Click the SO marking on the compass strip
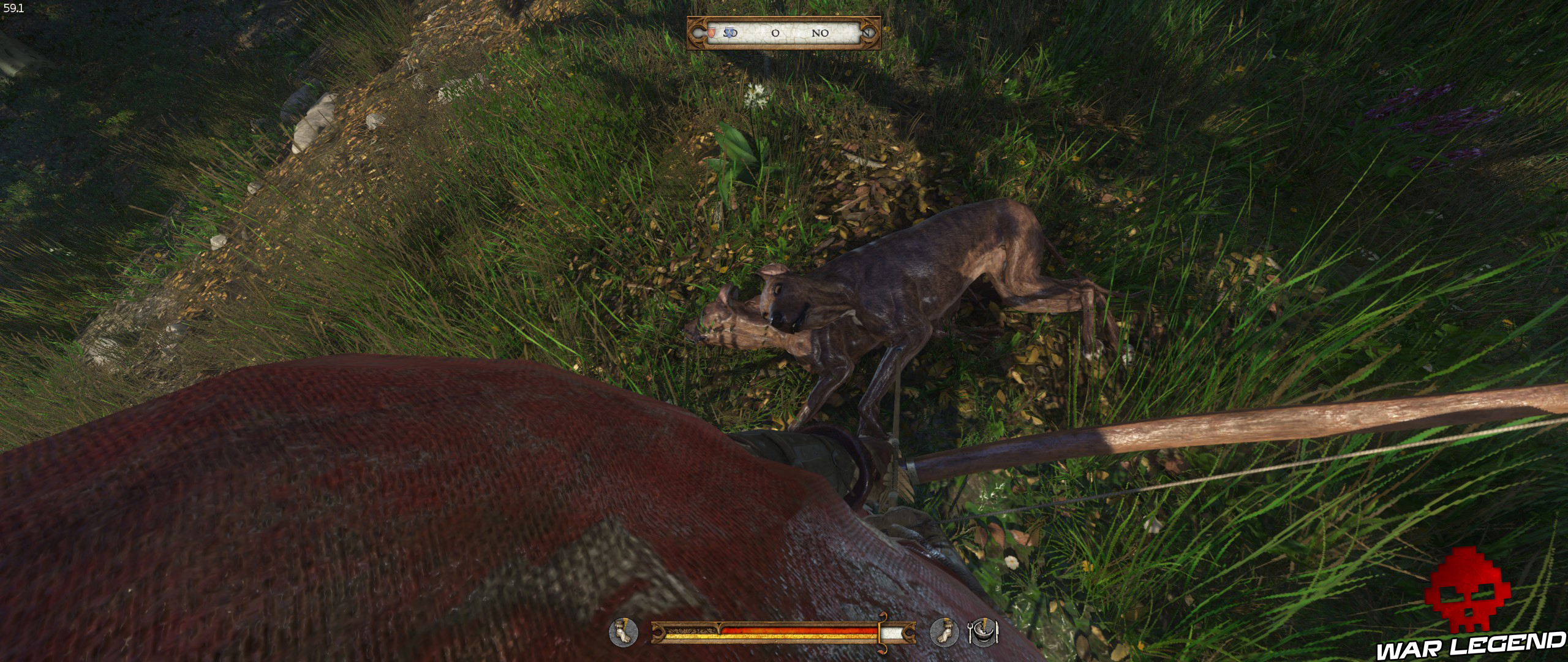This screenshot has height=662, width=1568. (x=731, y=34)
